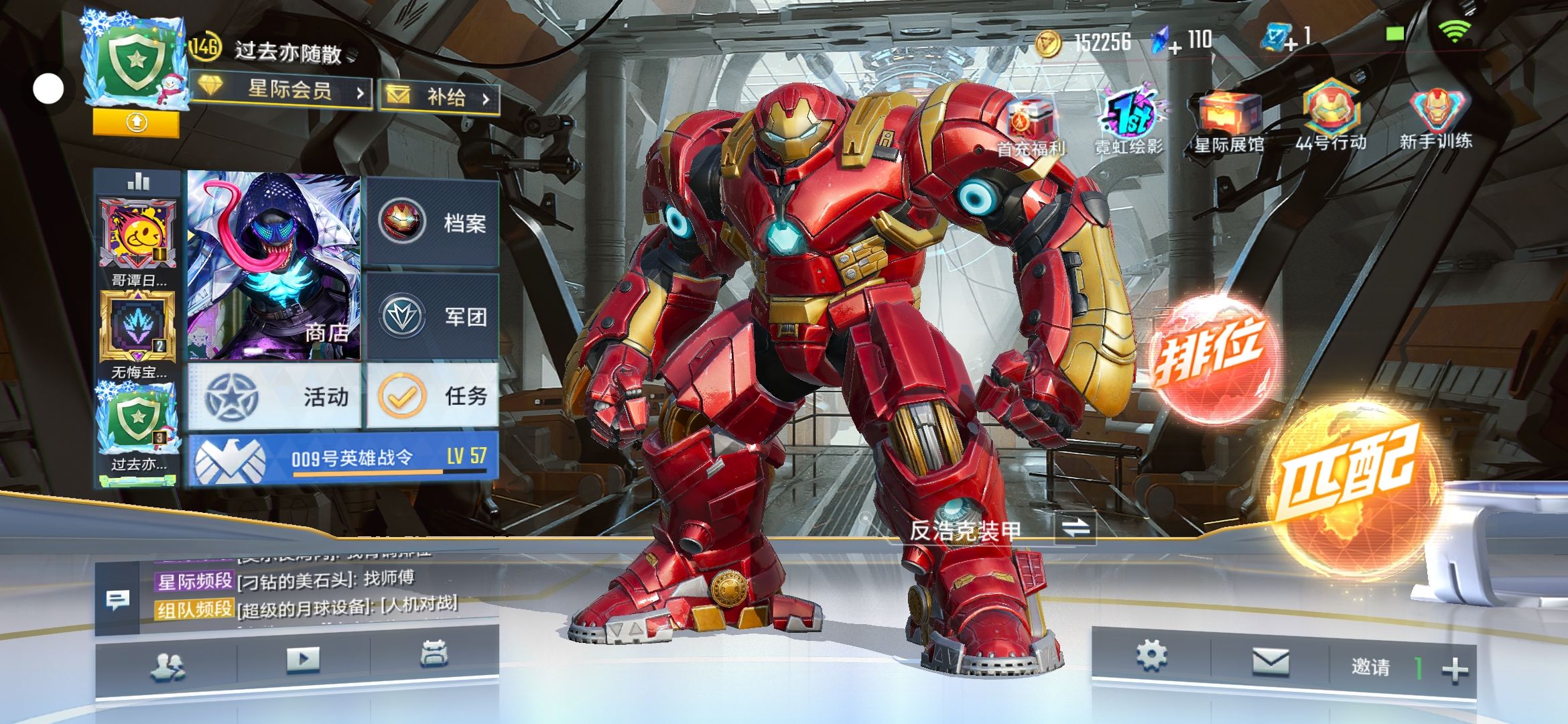Image resolution: width=1568 pixels, height=724 pixels.
Task: Open the 新手训练 beginner training icon
Action: pos(1435,119)
